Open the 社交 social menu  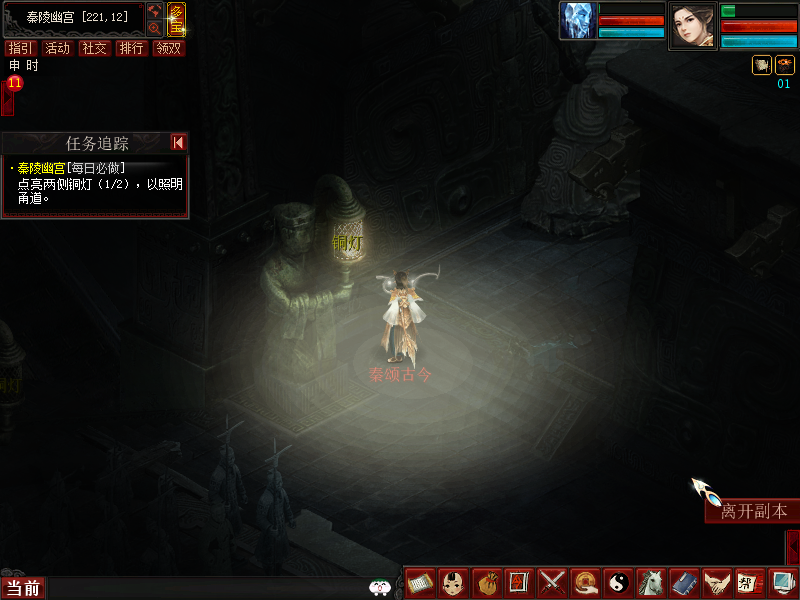(94, 48)
